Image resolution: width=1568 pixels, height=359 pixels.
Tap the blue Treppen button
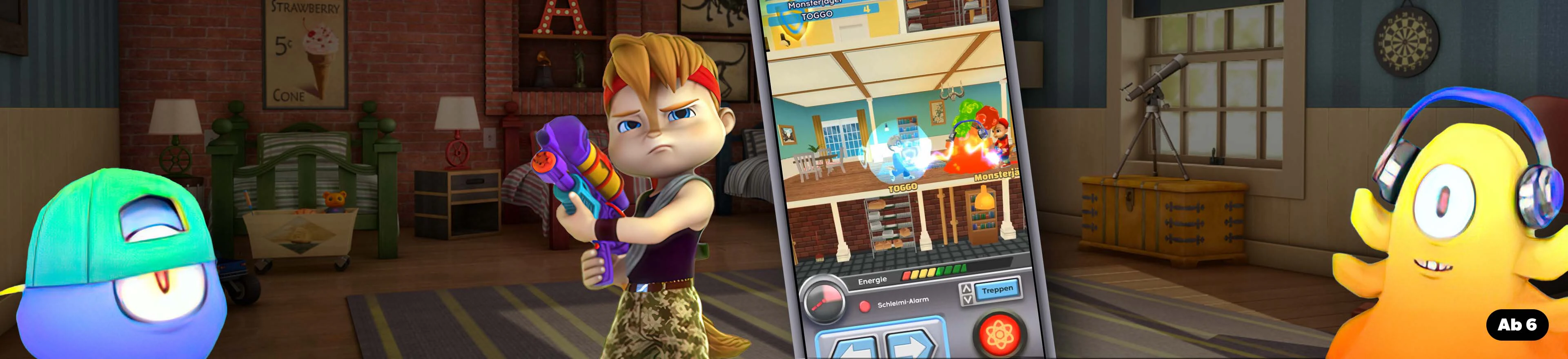[997, 290]
